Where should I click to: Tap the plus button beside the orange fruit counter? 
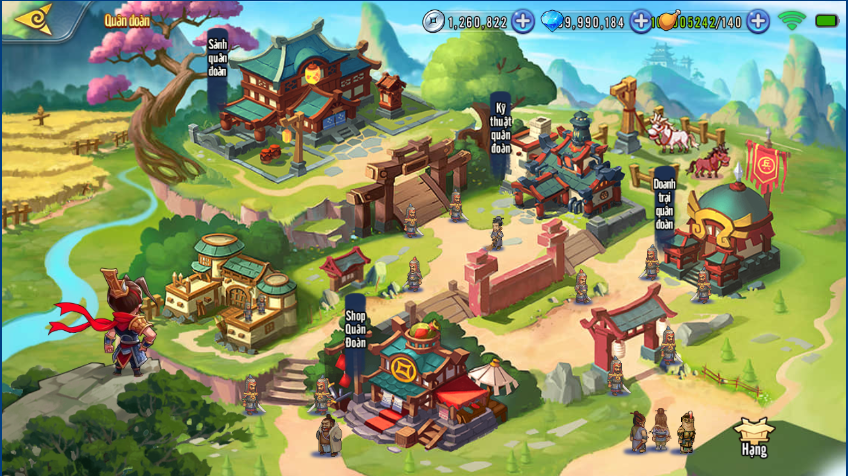pyautogui.click(x=758, y=21)
